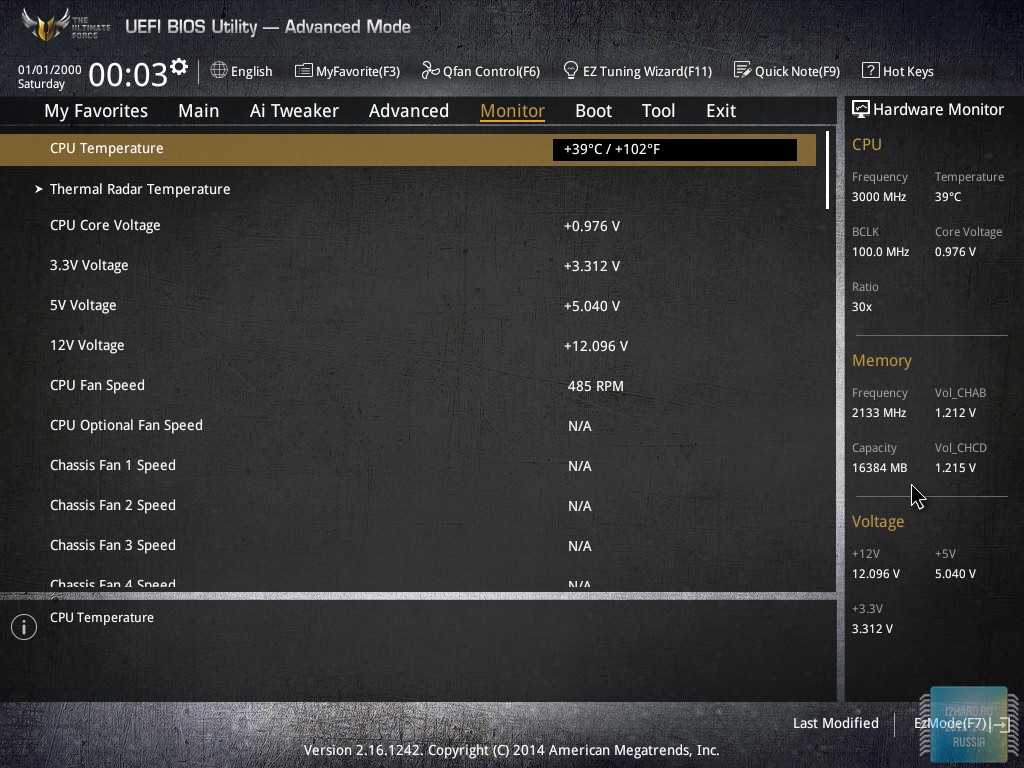The height and width of the screenshot is (768, 1024).
Task: Switch to the My Favorites tab
Action: pos(96,111)
